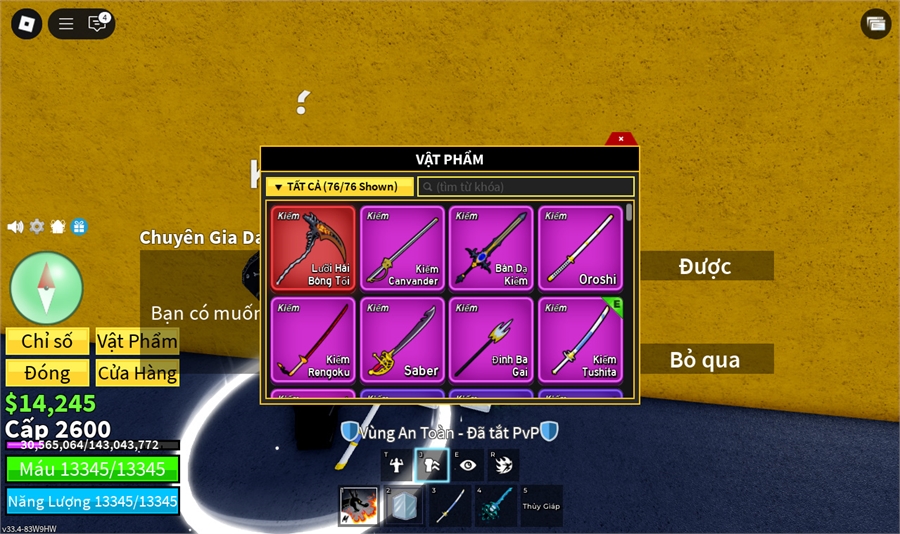Choose Bỏ qua to skip the dialogue
900x534 pixels.
705,359
